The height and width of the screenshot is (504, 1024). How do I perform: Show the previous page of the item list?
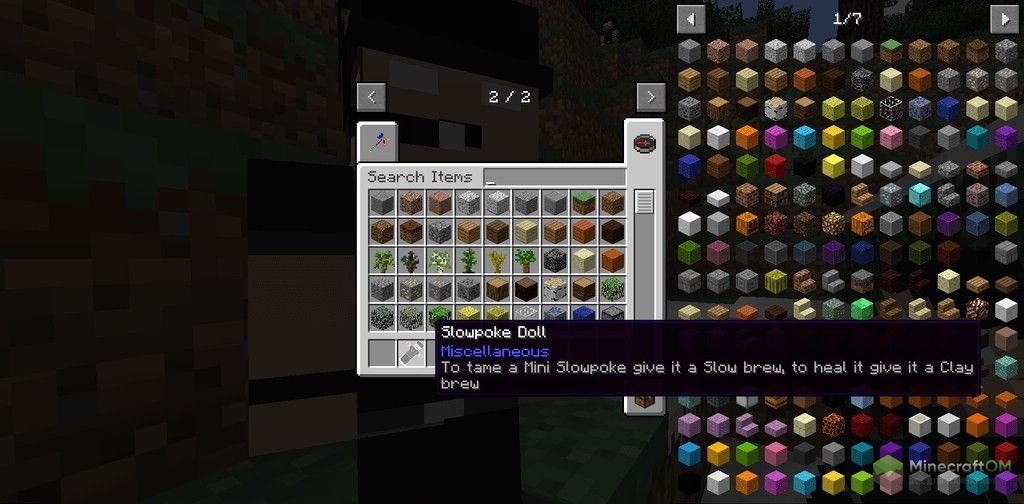tap(691, 18)
